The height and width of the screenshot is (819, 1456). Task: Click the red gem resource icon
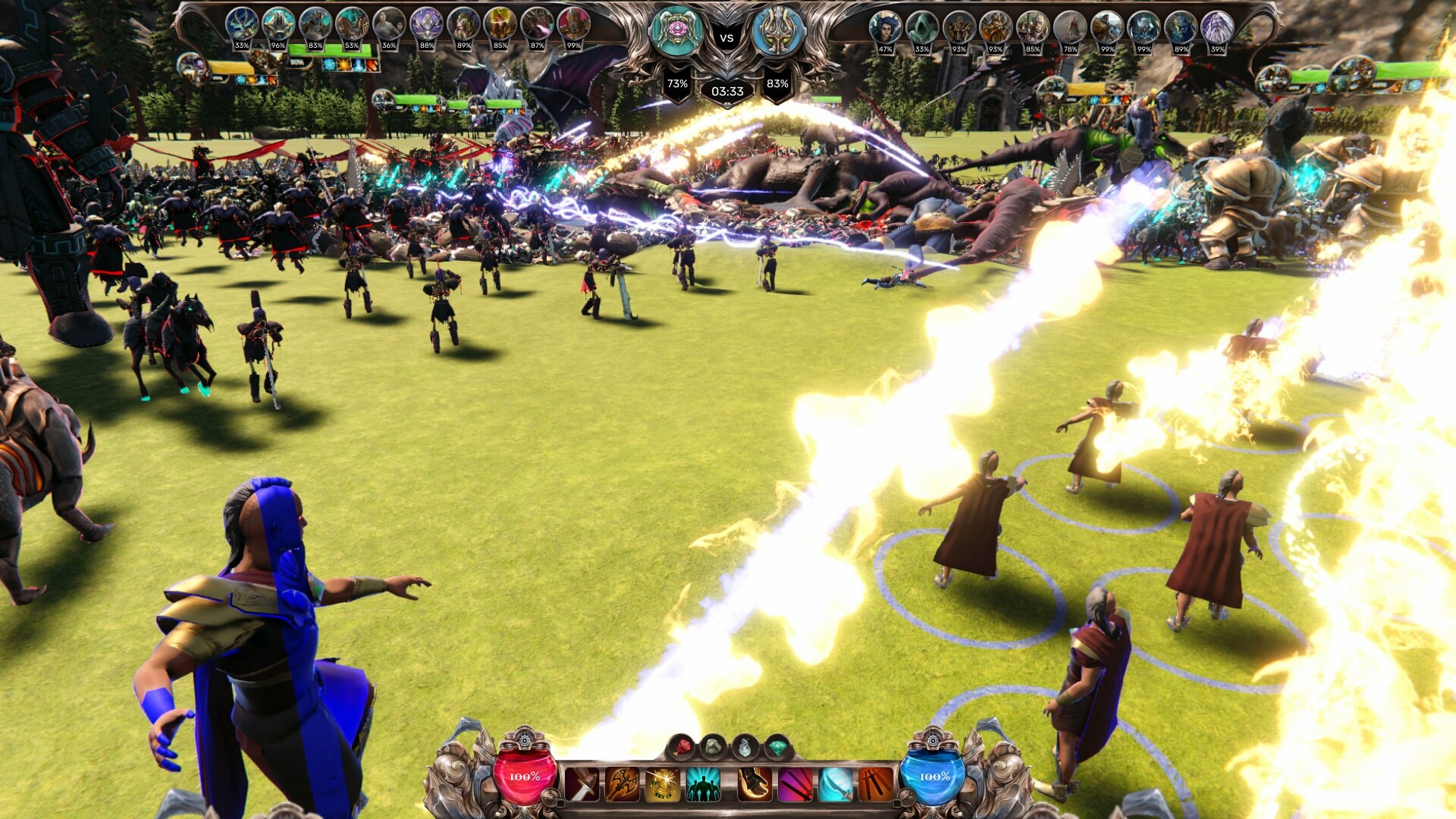click(682, 747)
